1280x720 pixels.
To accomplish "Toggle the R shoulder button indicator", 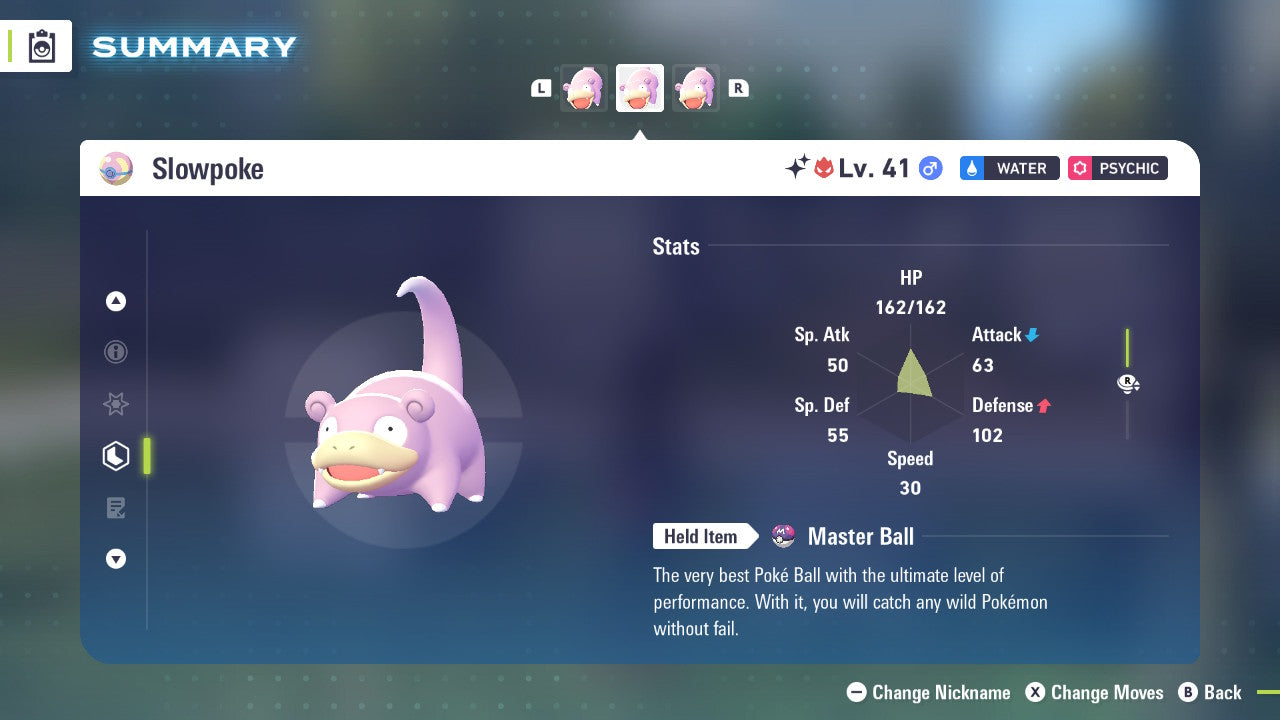I will (738, 88).
